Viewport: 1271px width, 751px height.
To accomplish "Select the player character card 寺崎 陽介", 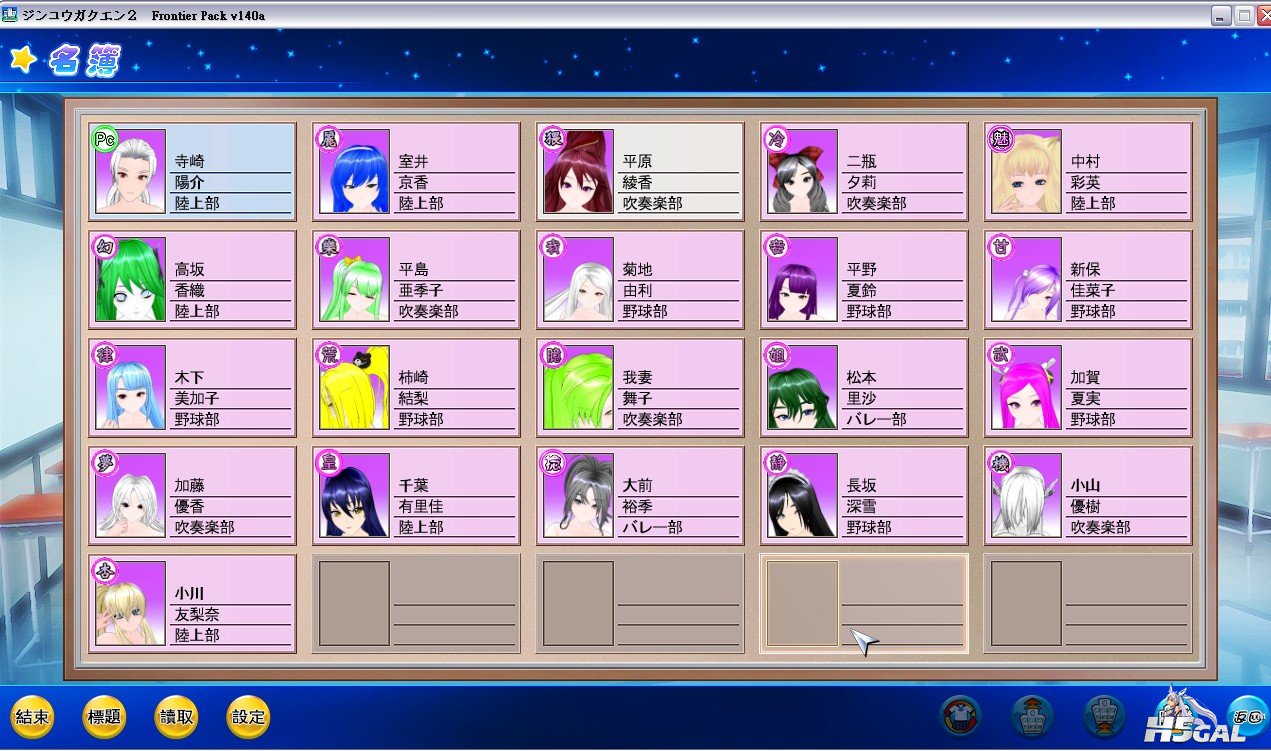I will click(192, 172).
